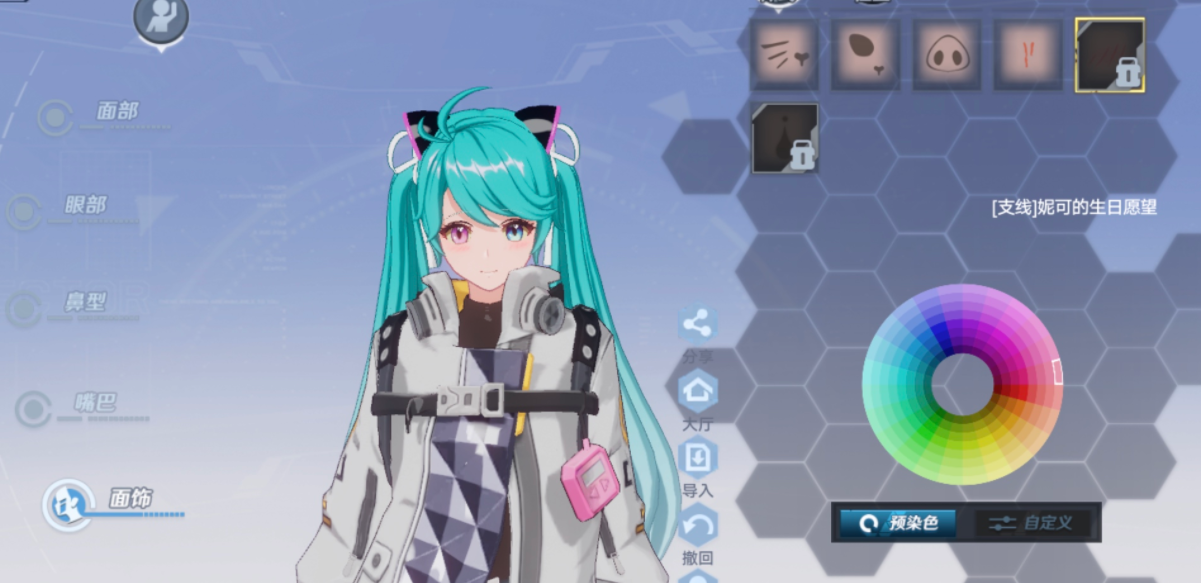Open the 自定义 custom color tab
This screenshot has width=1201, height=583.
click(1034, 523)
